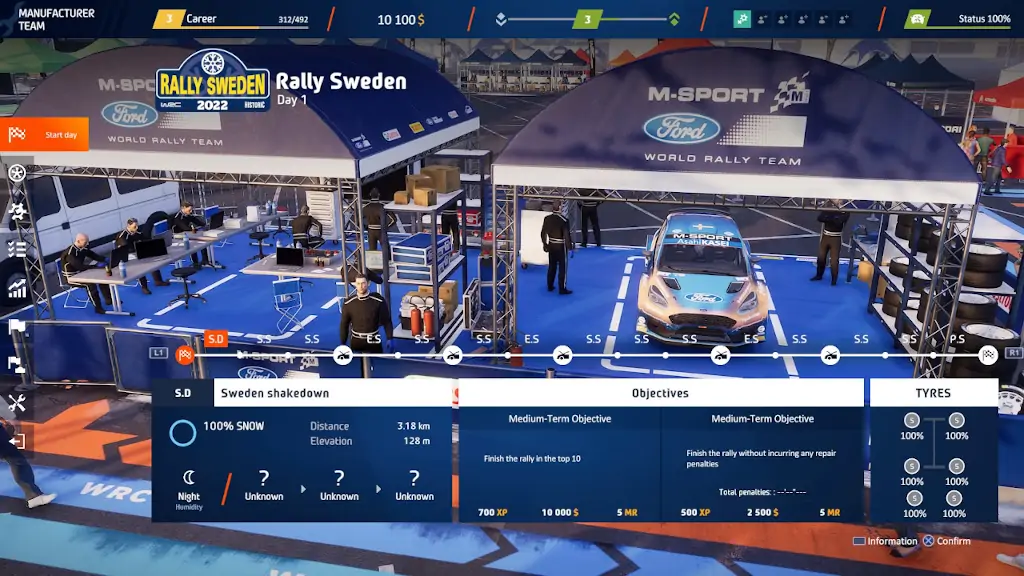Open the checklist icon in sidebar
Viewport: 1024px width, 576px height.
point(17,249)
